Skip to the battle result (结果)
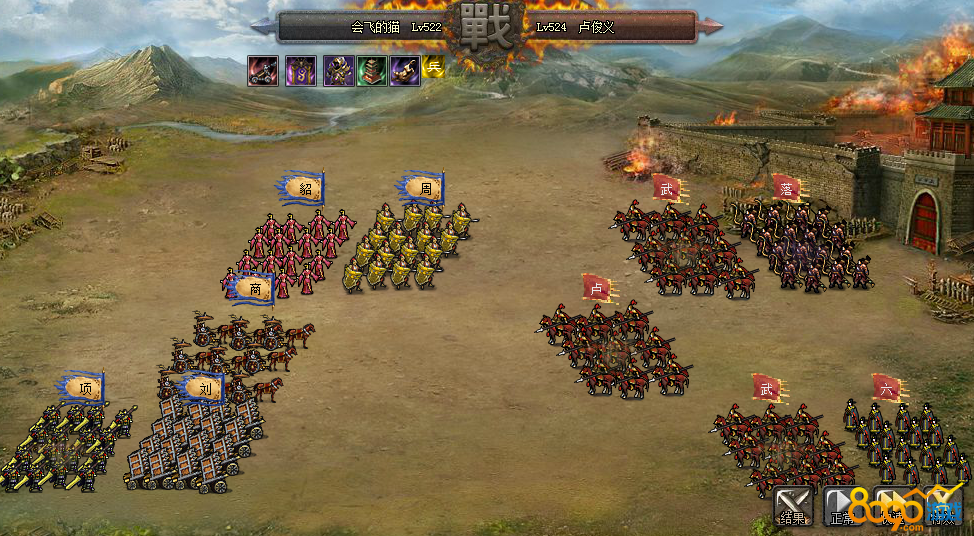974x536 pixels. (x=792, y=507)
